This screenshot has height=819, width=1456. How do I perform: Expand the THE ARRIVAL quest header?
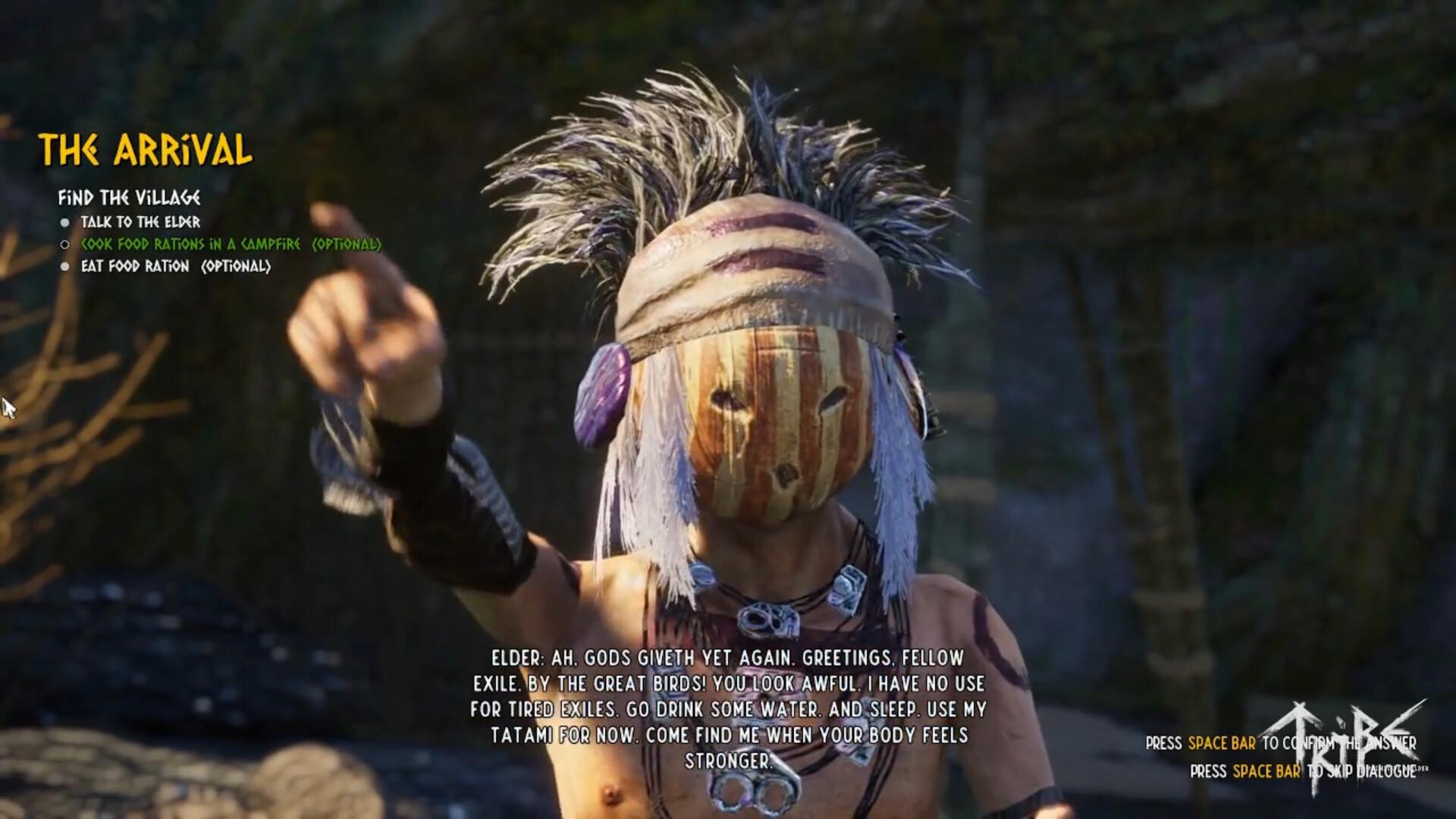[x=146, y=150]
